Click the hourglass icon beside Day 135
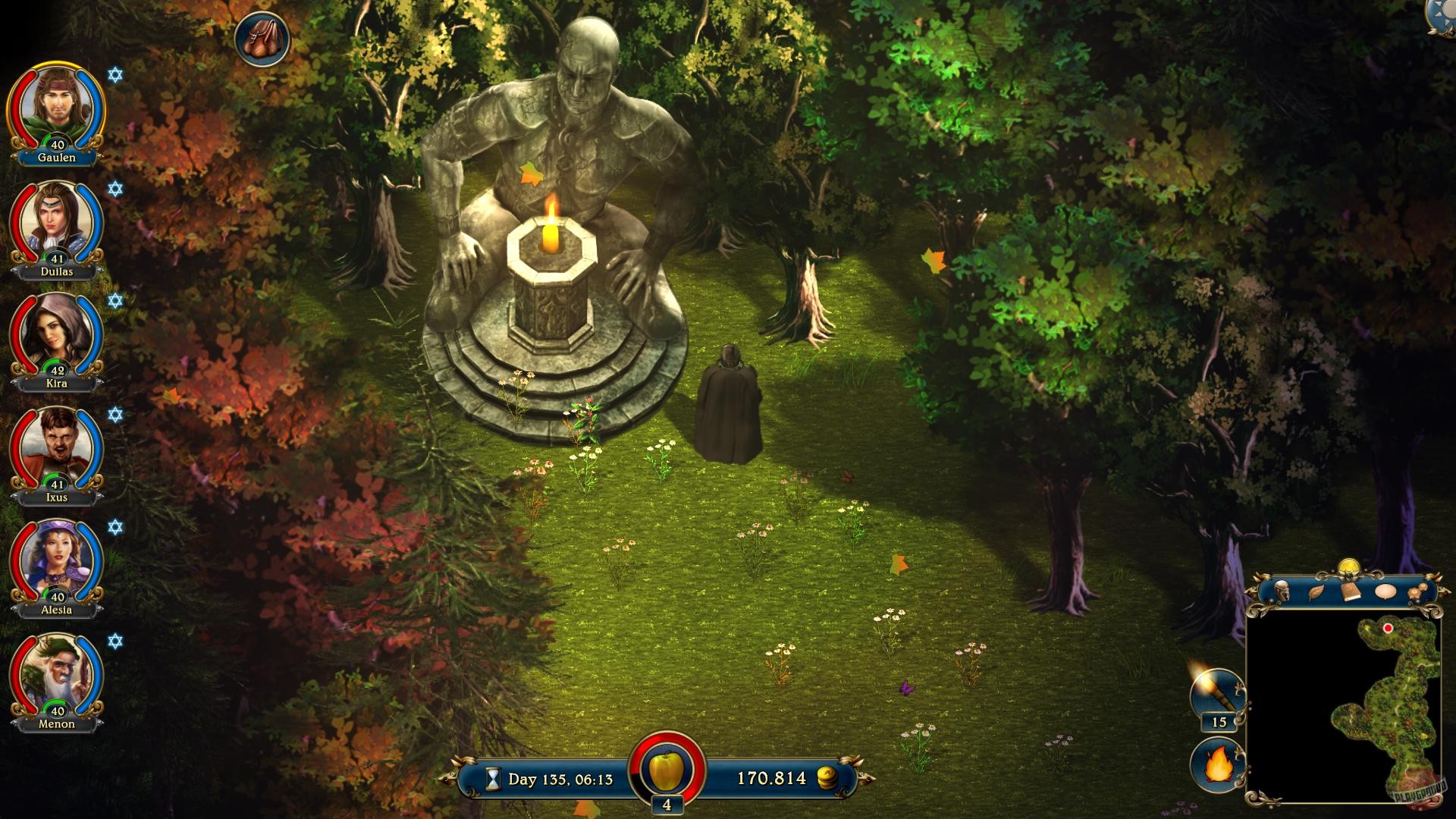Screen dimensions: 1456x819 (x=494, y=777)
